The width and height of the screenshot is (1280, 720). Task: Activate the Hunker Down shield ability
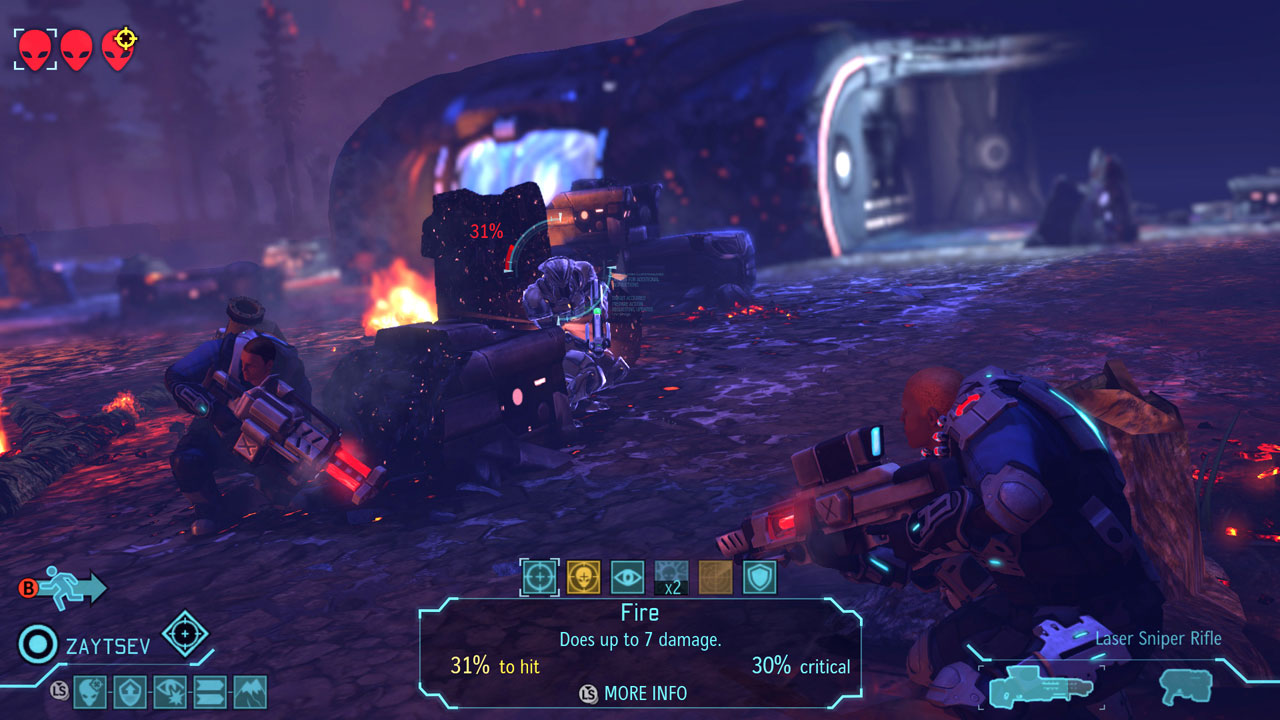pos(760,577)
